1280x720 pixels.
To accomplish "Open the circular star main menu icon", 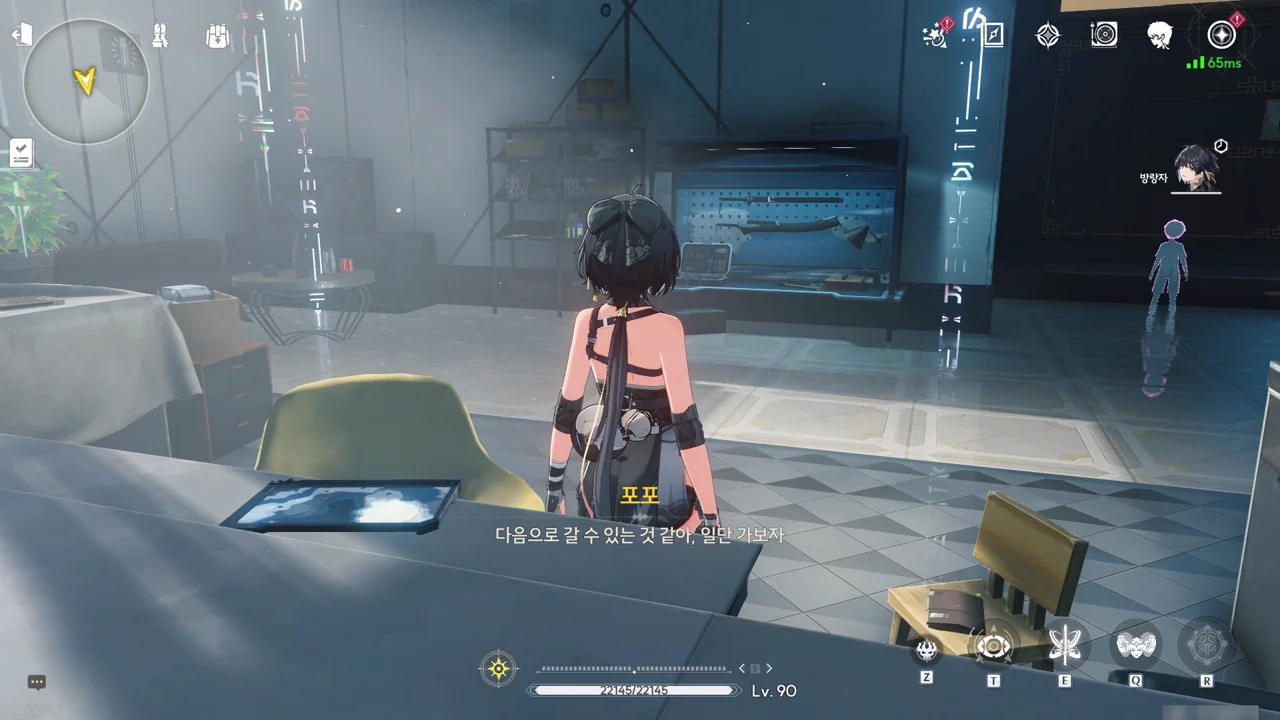I will pos(1221,35).
